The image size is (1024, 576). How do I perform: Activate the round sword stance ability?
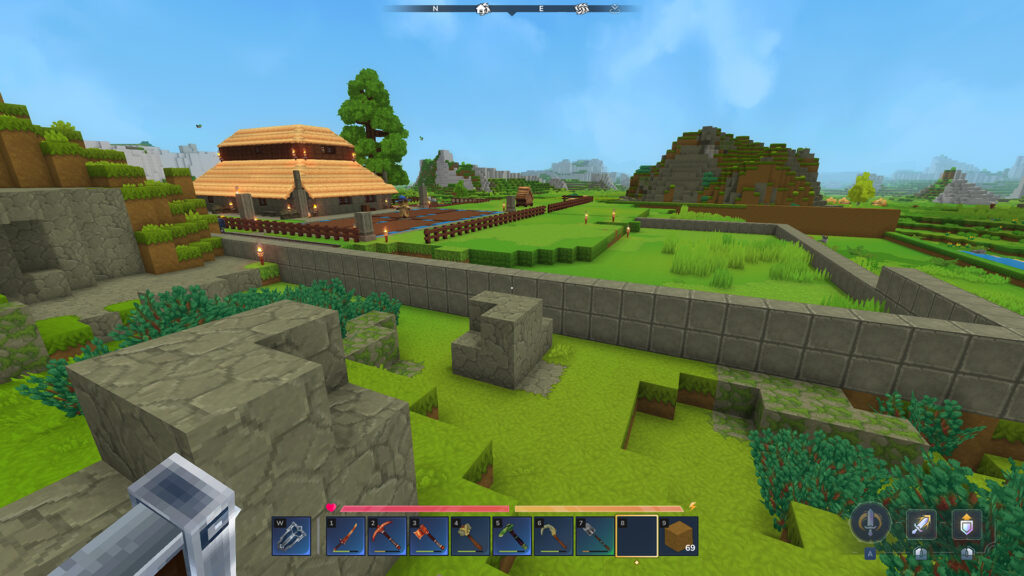pos(870,522)
